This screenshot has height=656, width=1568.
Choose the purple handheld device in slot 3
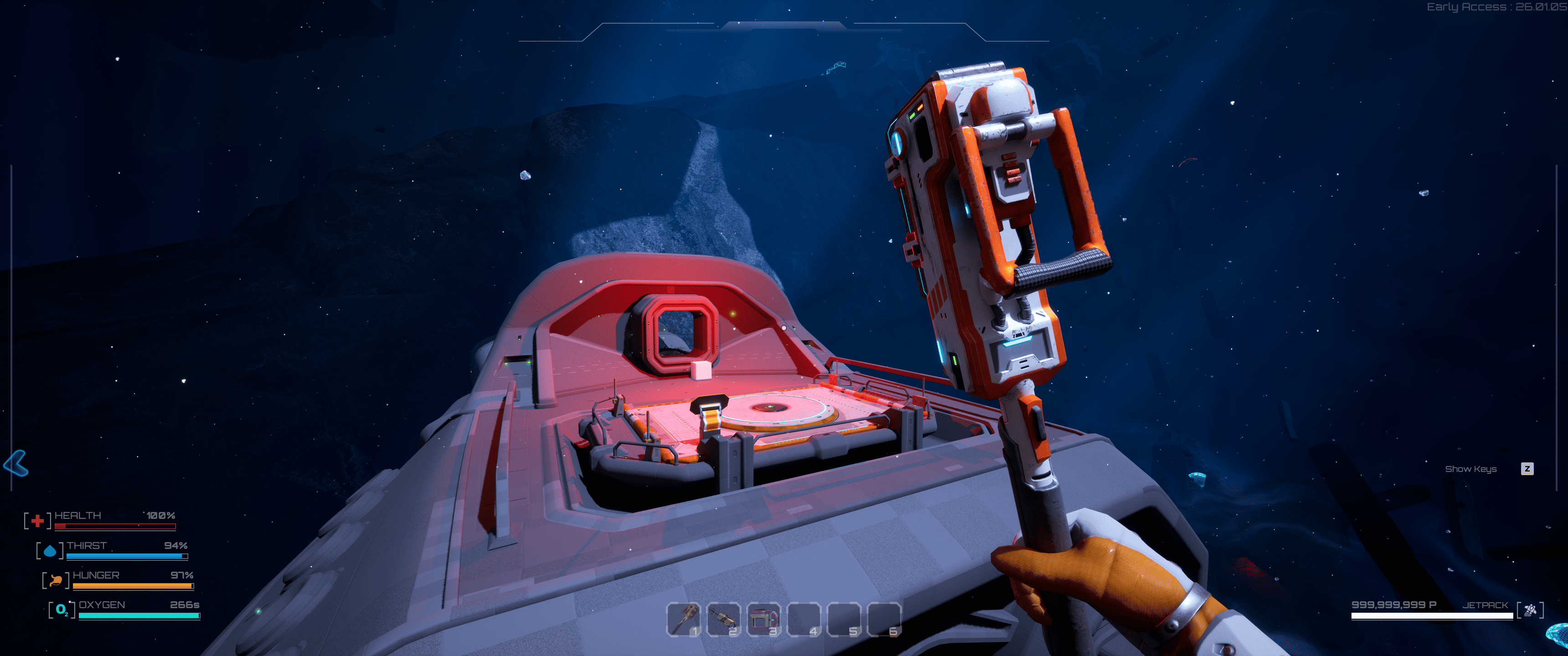tap(764, 619)
